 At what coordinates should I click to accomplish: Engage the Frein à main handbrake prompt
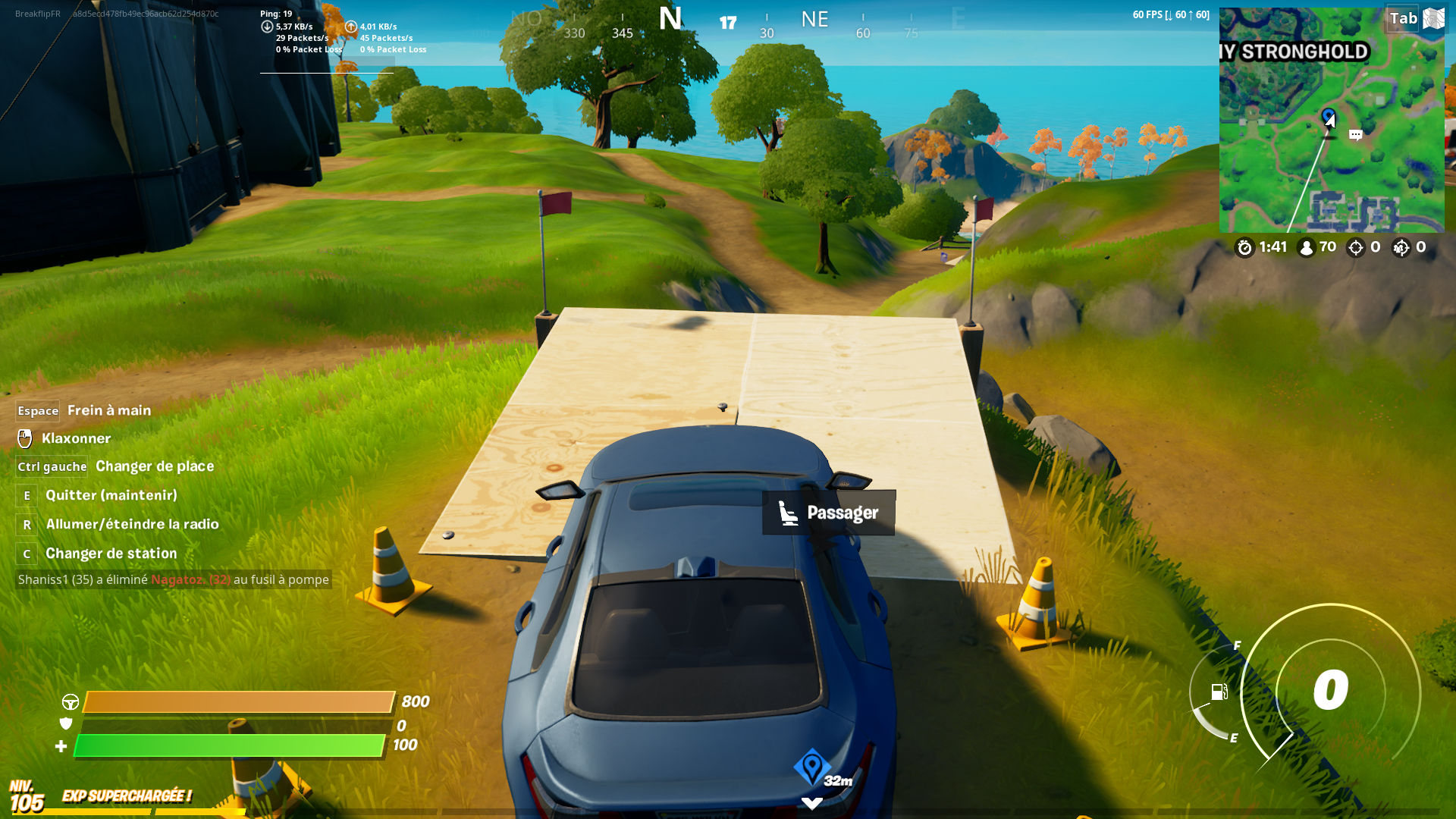click(x=108, y=410)
